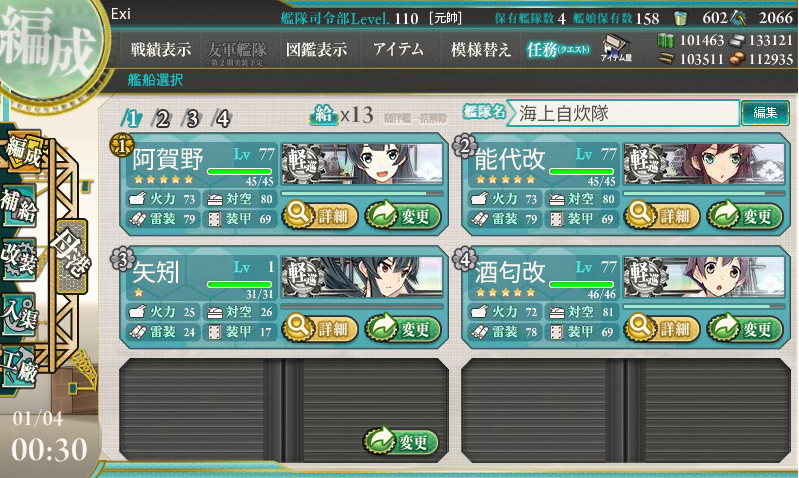The image size is (799, 478).
Task: Switch to fleet tab 3
Action: coord(192,118)
